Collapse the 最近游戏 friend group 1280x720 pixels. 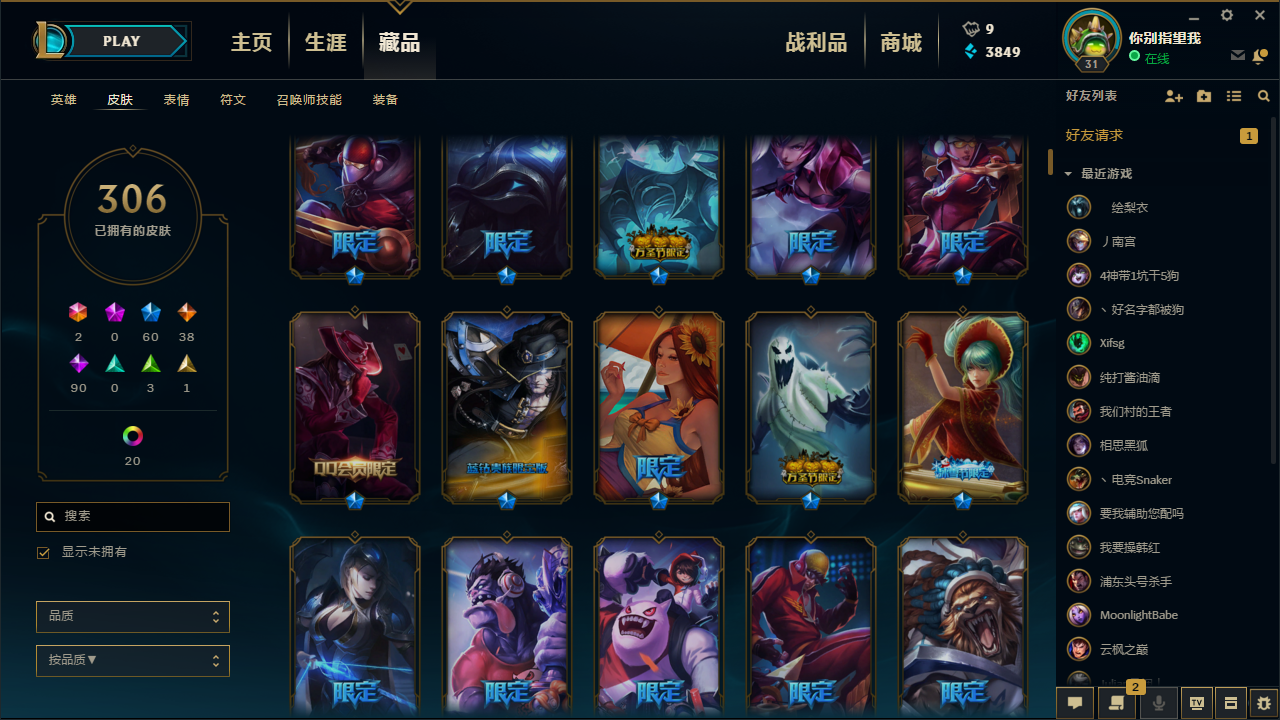point(1068,172)
